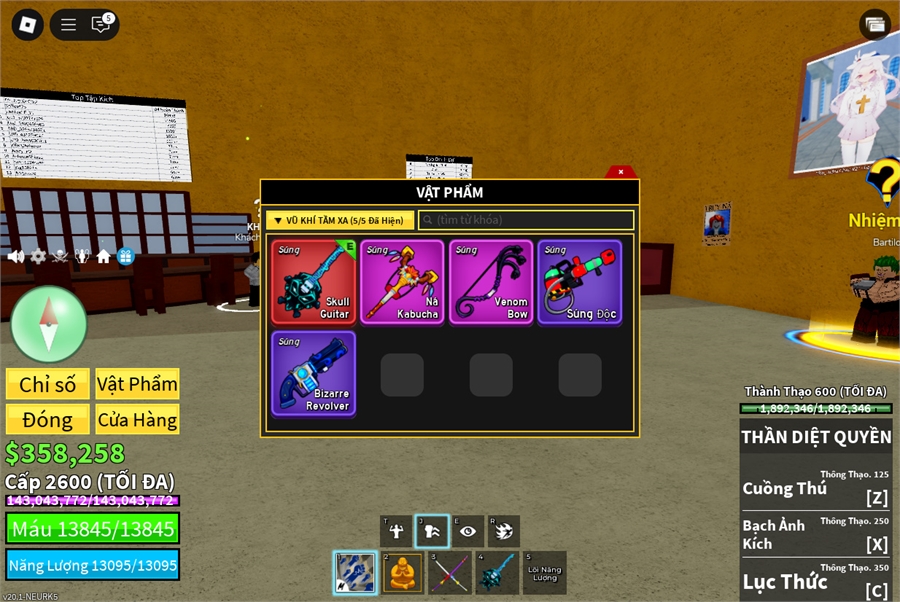900x602 pixels.
Task: Equip the crossed swords hotbar slot
Action: 450,572
